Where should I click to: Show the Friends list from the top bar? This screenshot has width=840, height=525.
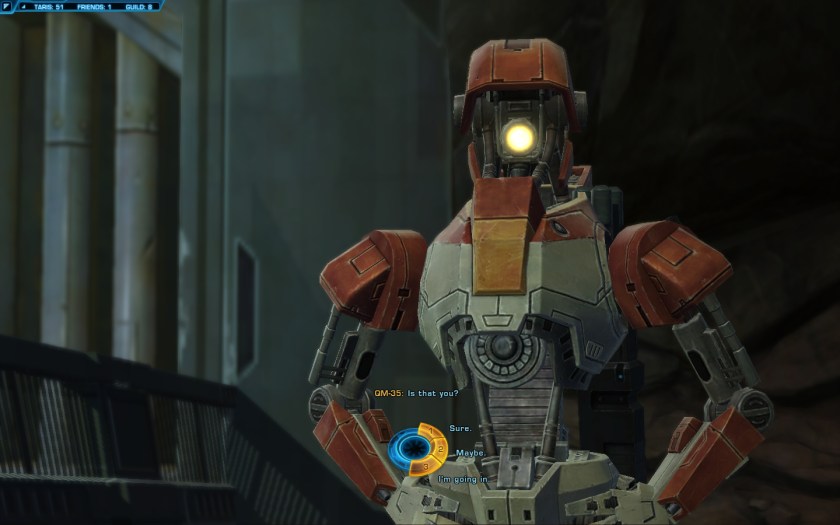coord(96,6)
